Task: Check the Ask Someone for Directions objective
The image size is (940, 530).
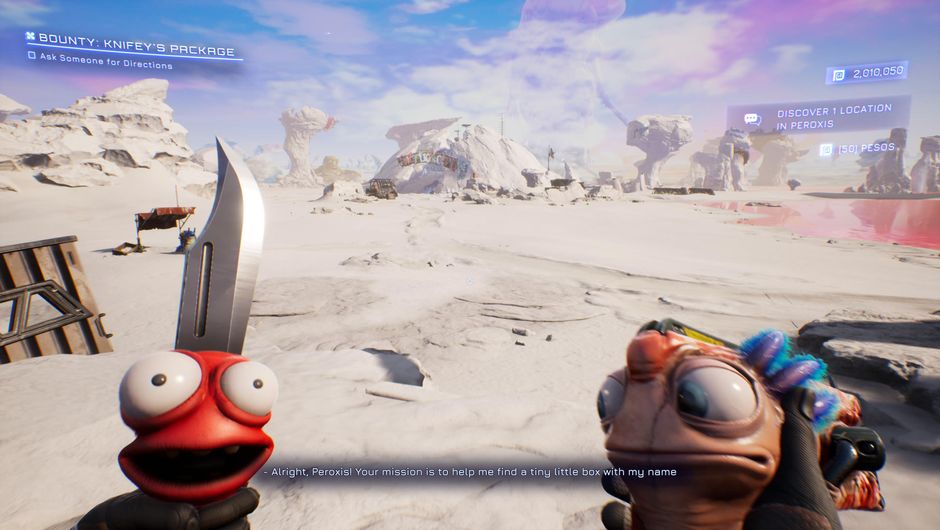Action: point(32,65)
